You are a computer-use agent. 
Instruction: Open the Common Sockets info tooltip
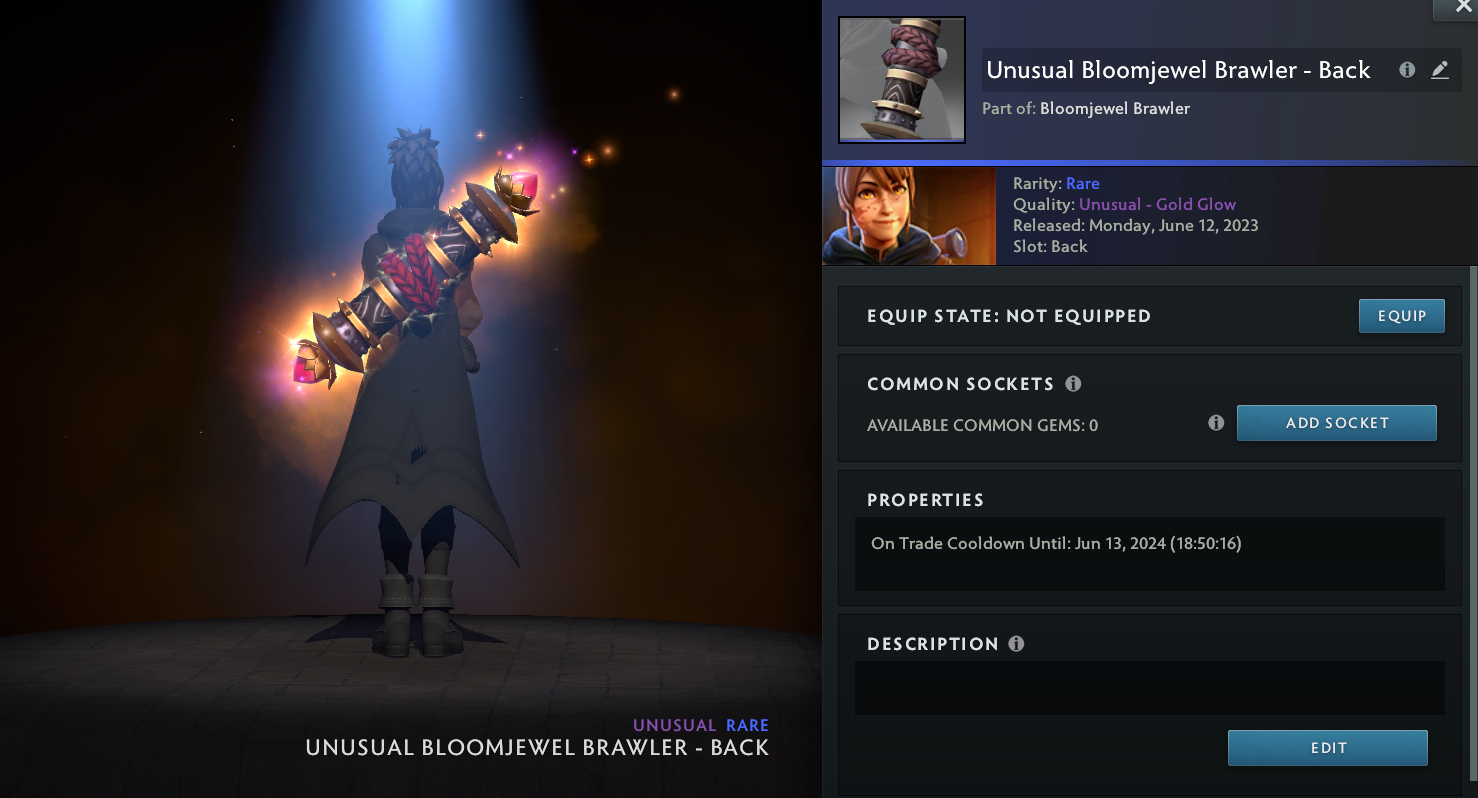pyautogui.click(x=1073, y=384)
